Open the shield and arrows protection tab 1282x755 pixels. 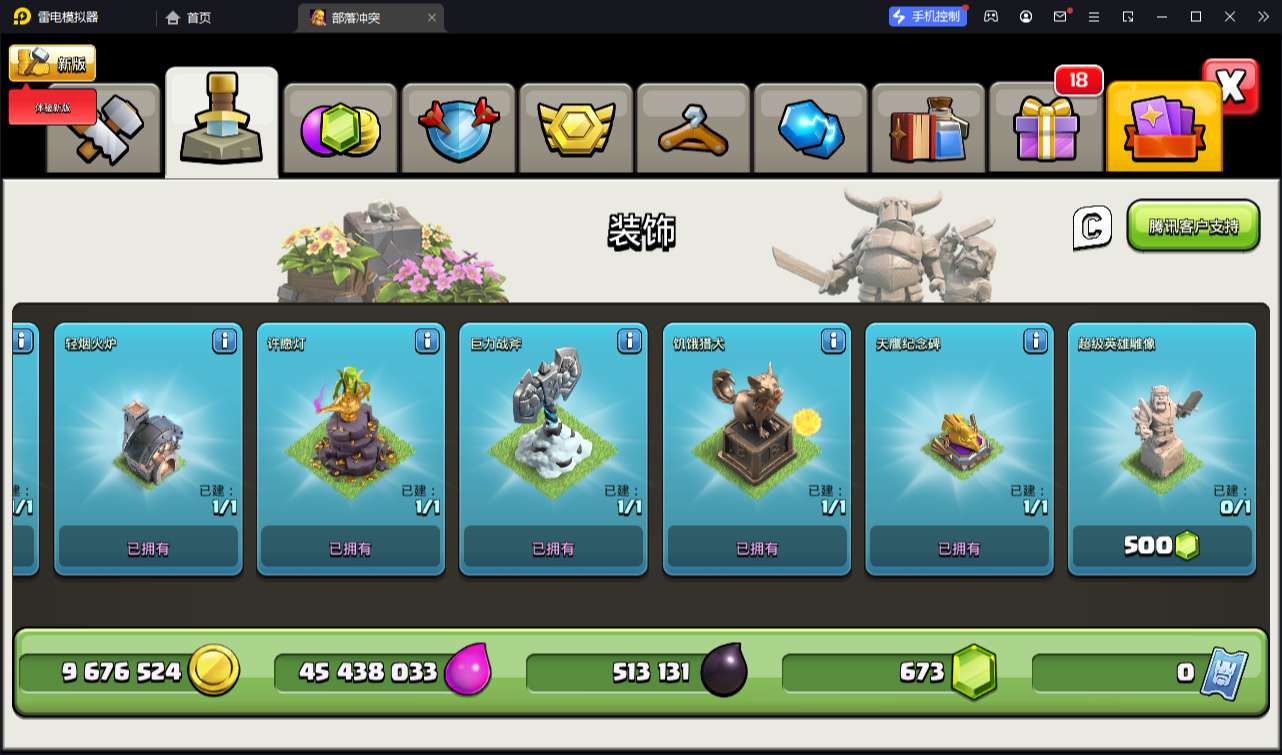(458, 129)
